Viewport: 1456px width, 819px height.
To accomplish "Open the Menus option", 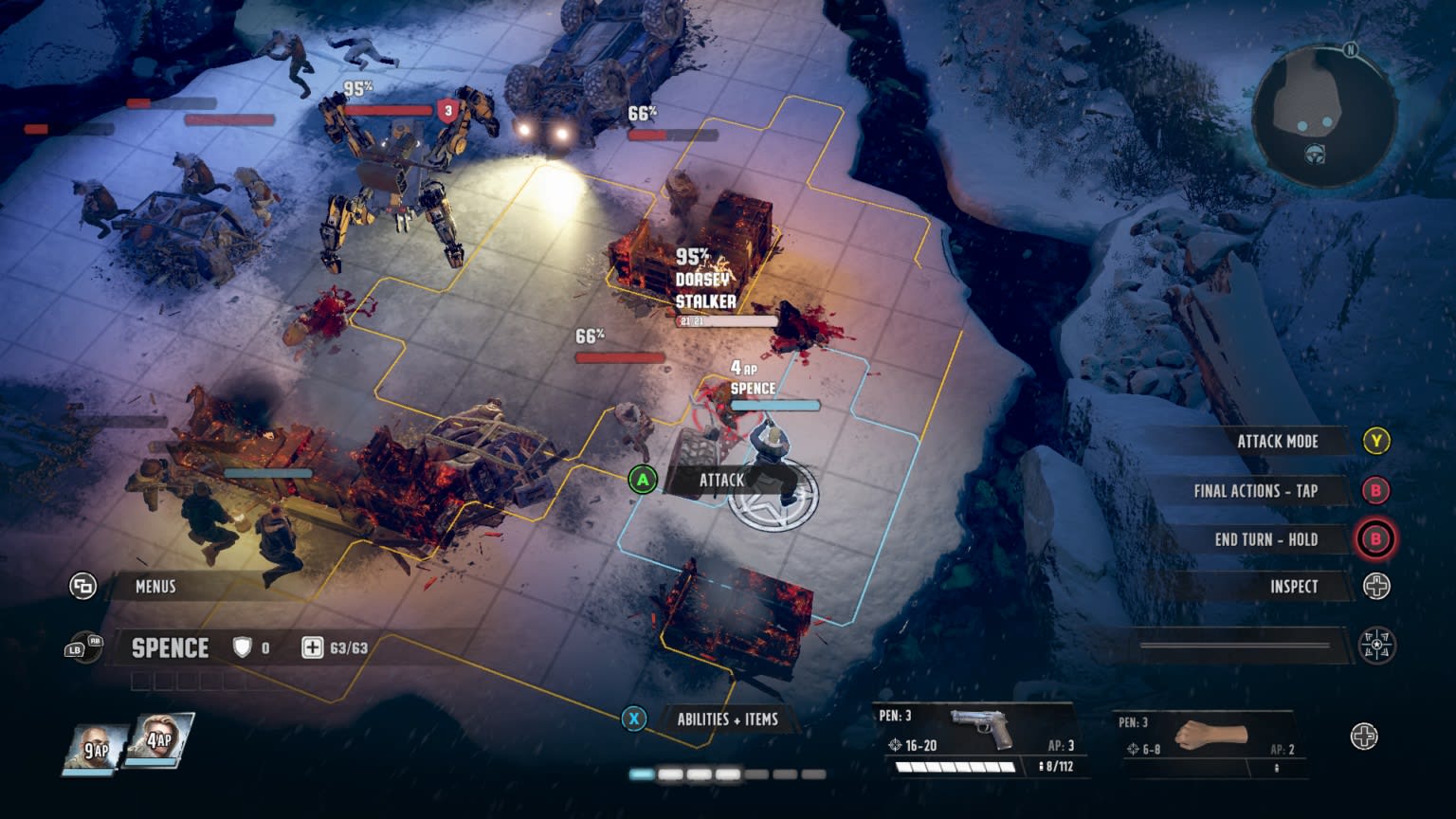I will pyautogui.click(x=155, y=587).
